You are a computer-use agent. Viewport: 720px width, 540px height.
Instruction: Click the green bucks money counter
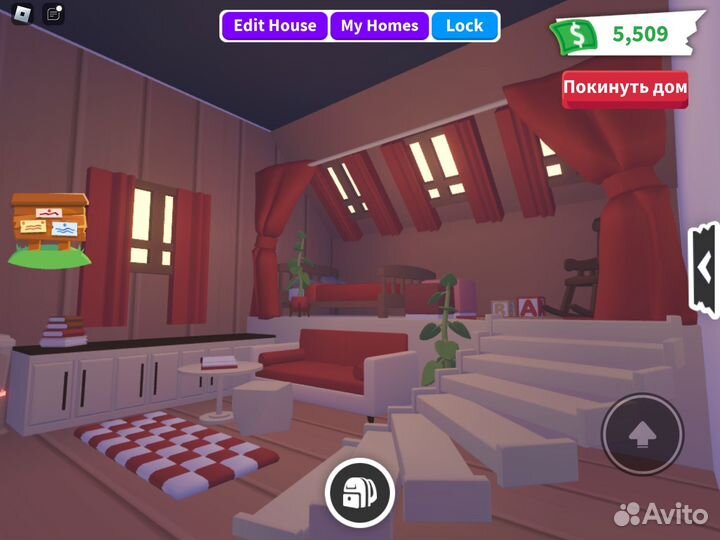pyautogui.click(x=620, y=35)
